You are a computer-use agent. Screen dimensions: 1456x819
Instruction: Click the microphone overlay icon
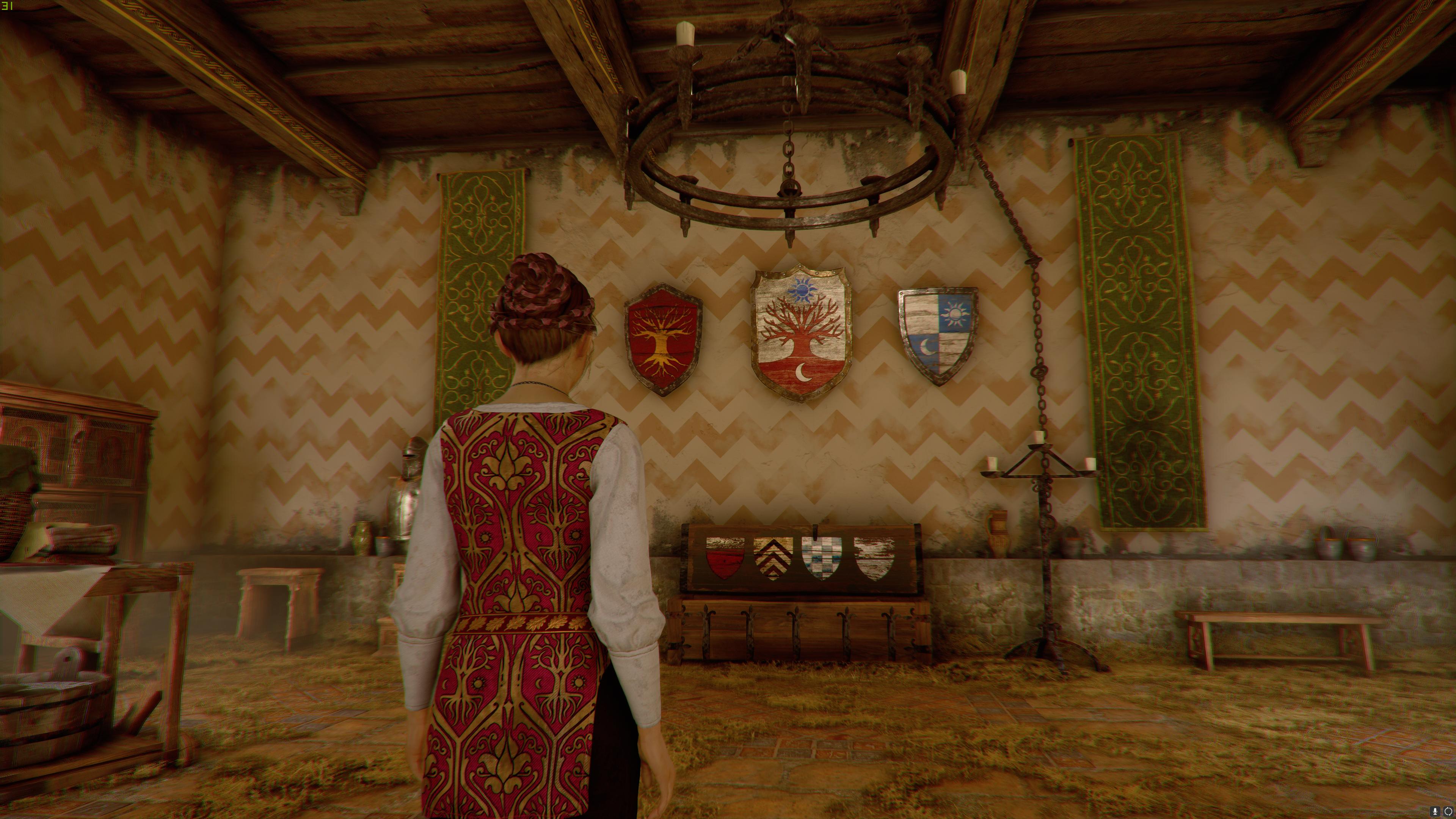1435,812
